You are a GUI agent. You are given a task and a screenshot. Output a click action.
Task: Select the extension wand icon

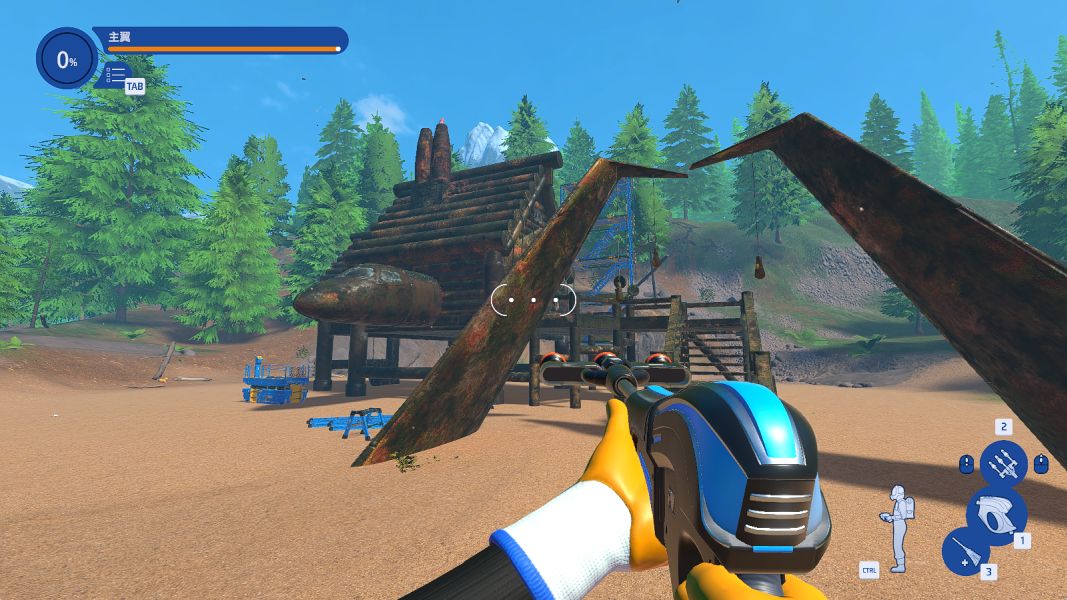pos(966,551)
